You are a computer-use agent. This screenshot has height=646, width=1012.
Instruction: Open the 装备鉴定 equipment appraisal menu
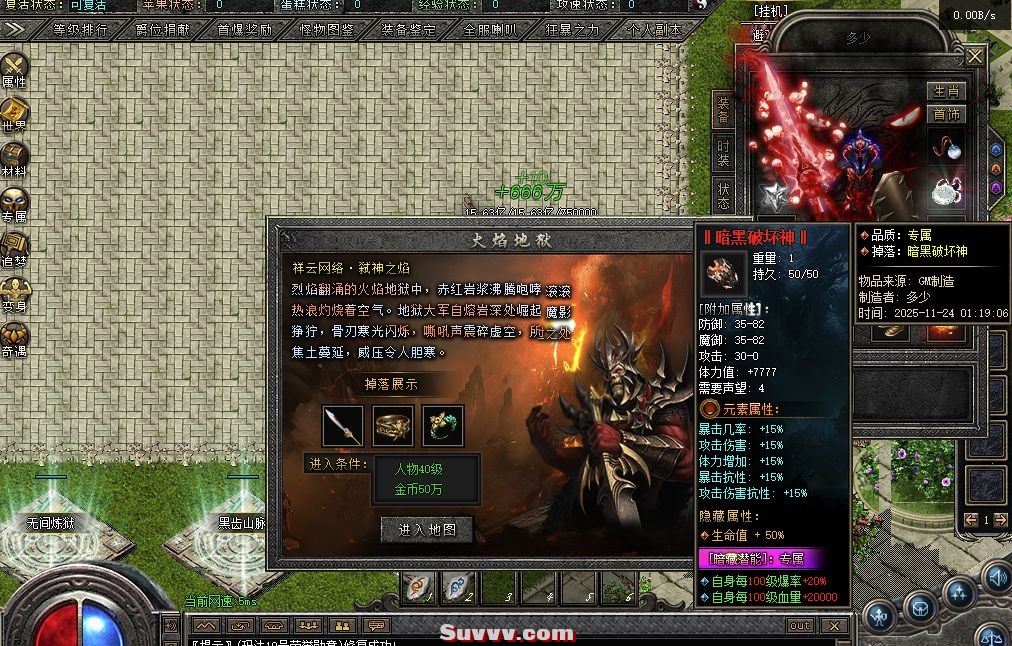click(x=408, y=30)
